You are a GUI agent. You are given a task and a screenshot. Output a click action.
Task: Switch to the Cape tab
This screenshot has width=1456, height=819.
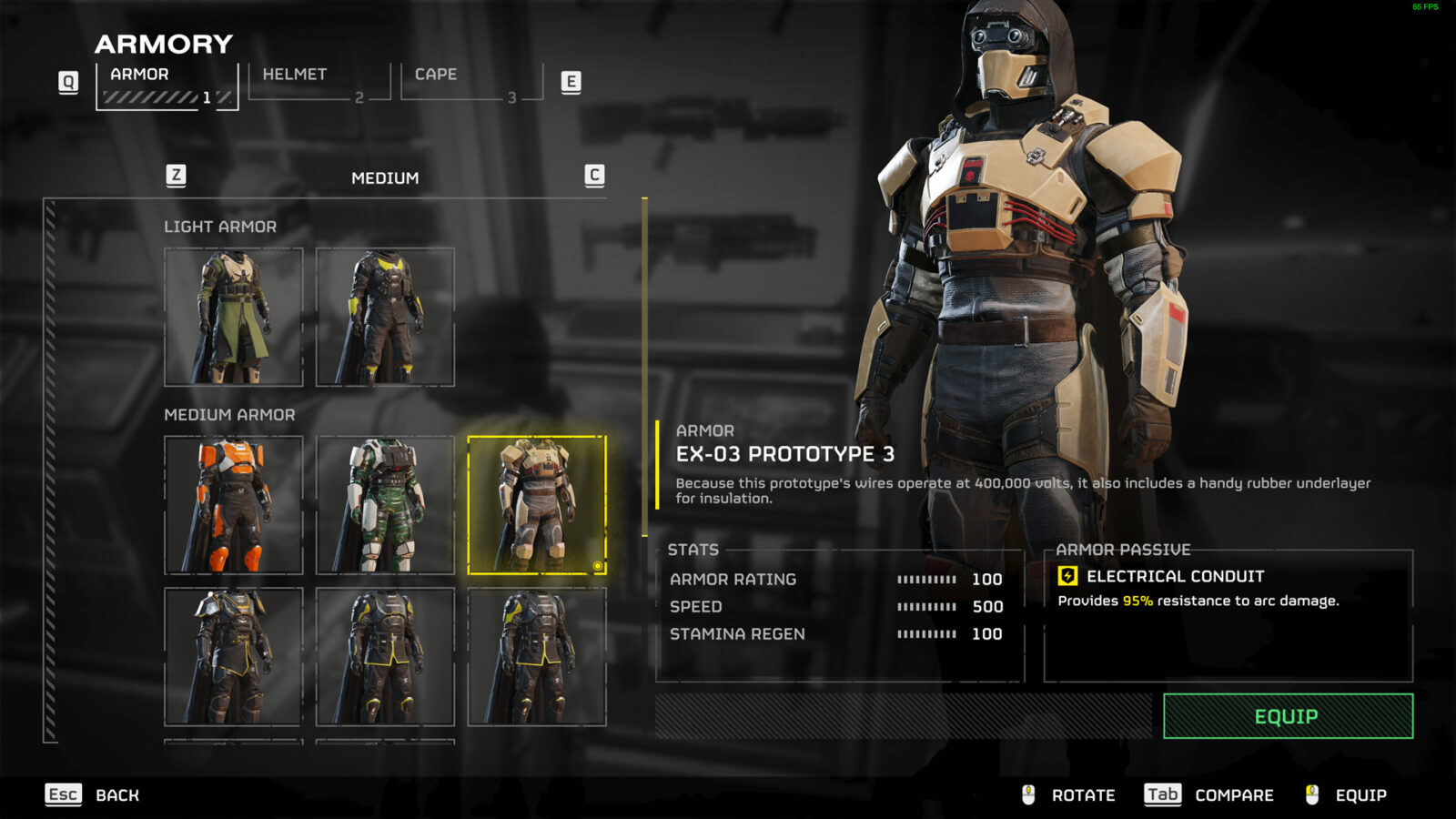435,75
